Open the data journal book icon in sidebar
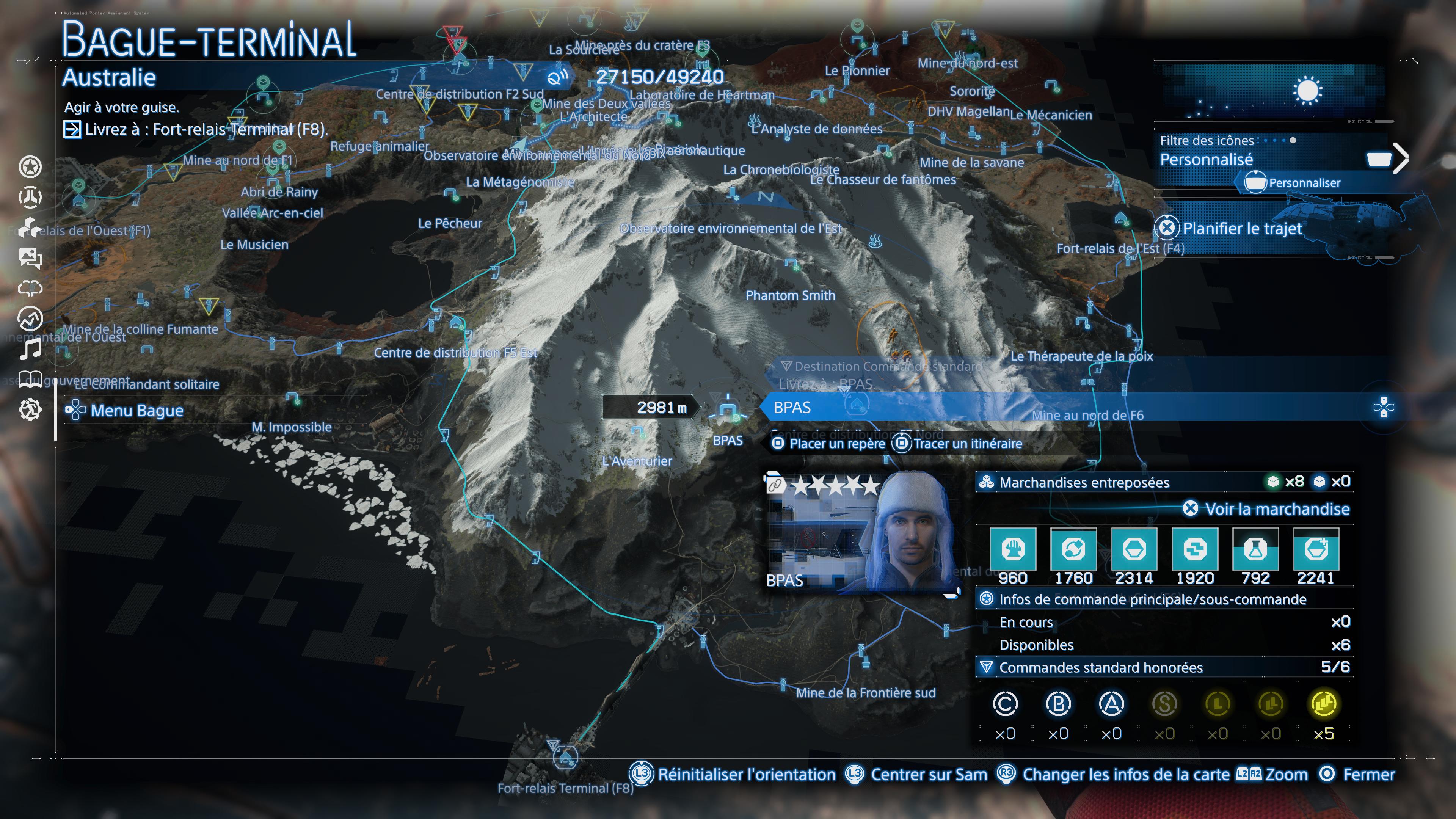The height and width of the screenshot is (819, 1456). tap(31, 380)
